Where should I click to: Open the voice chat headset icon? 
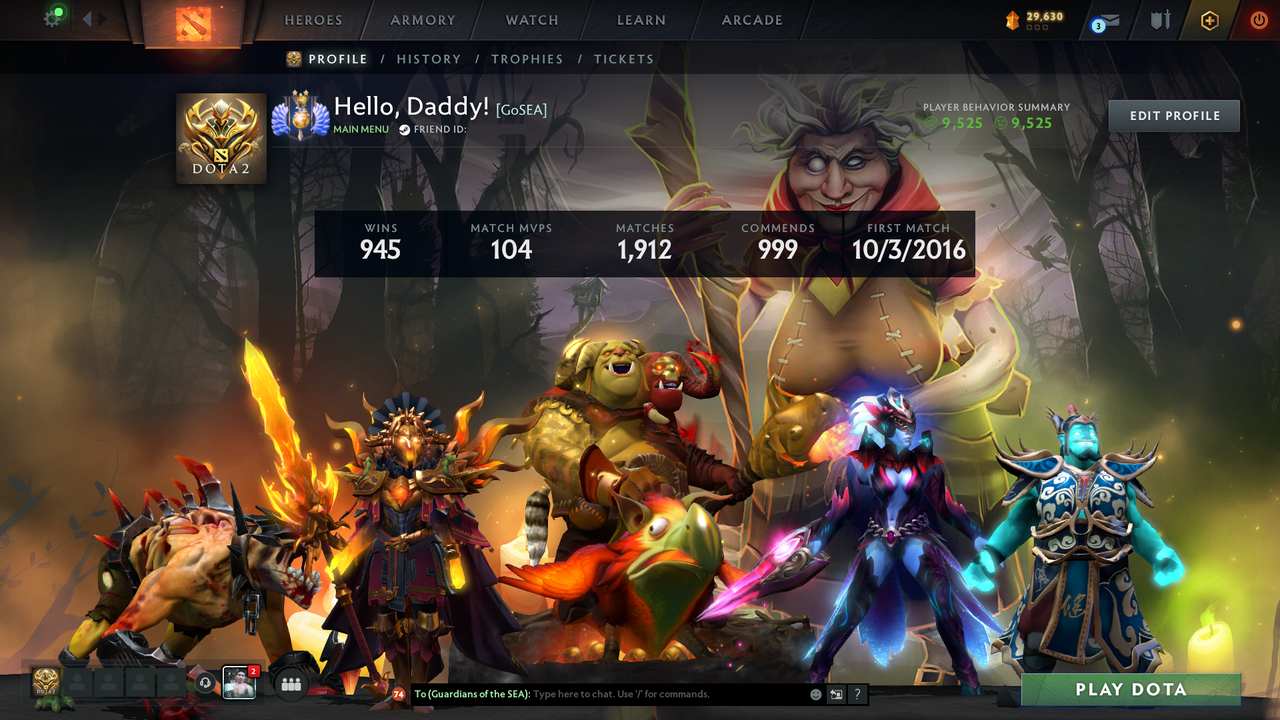click(205, 683)
